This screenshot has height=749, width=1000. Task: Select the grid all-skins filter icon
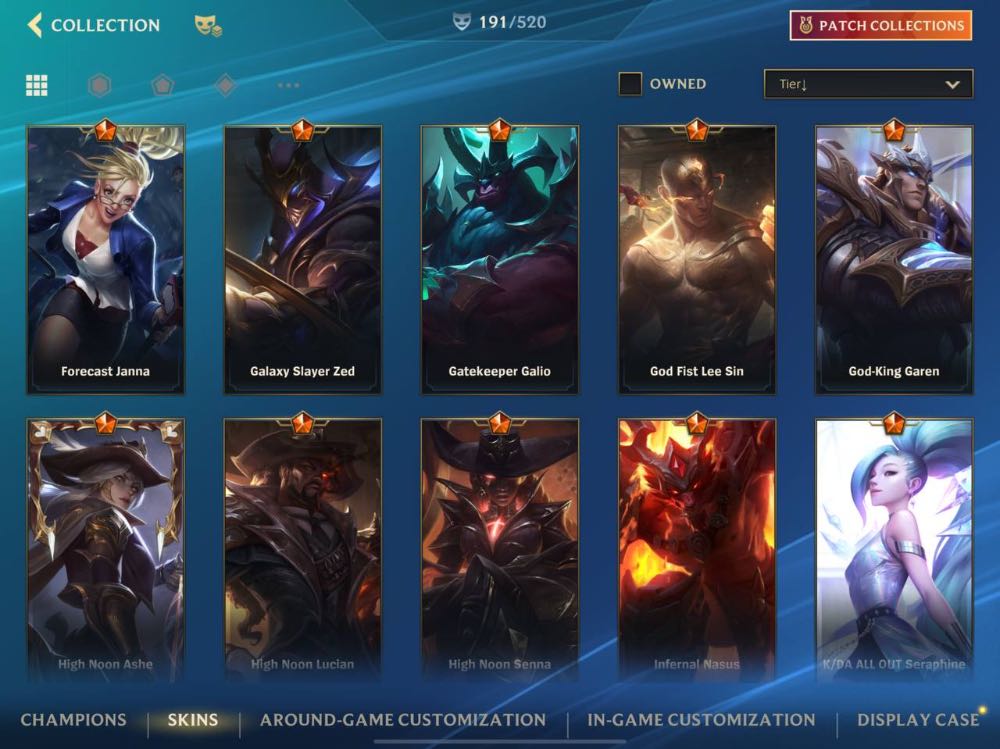point(37,85)
